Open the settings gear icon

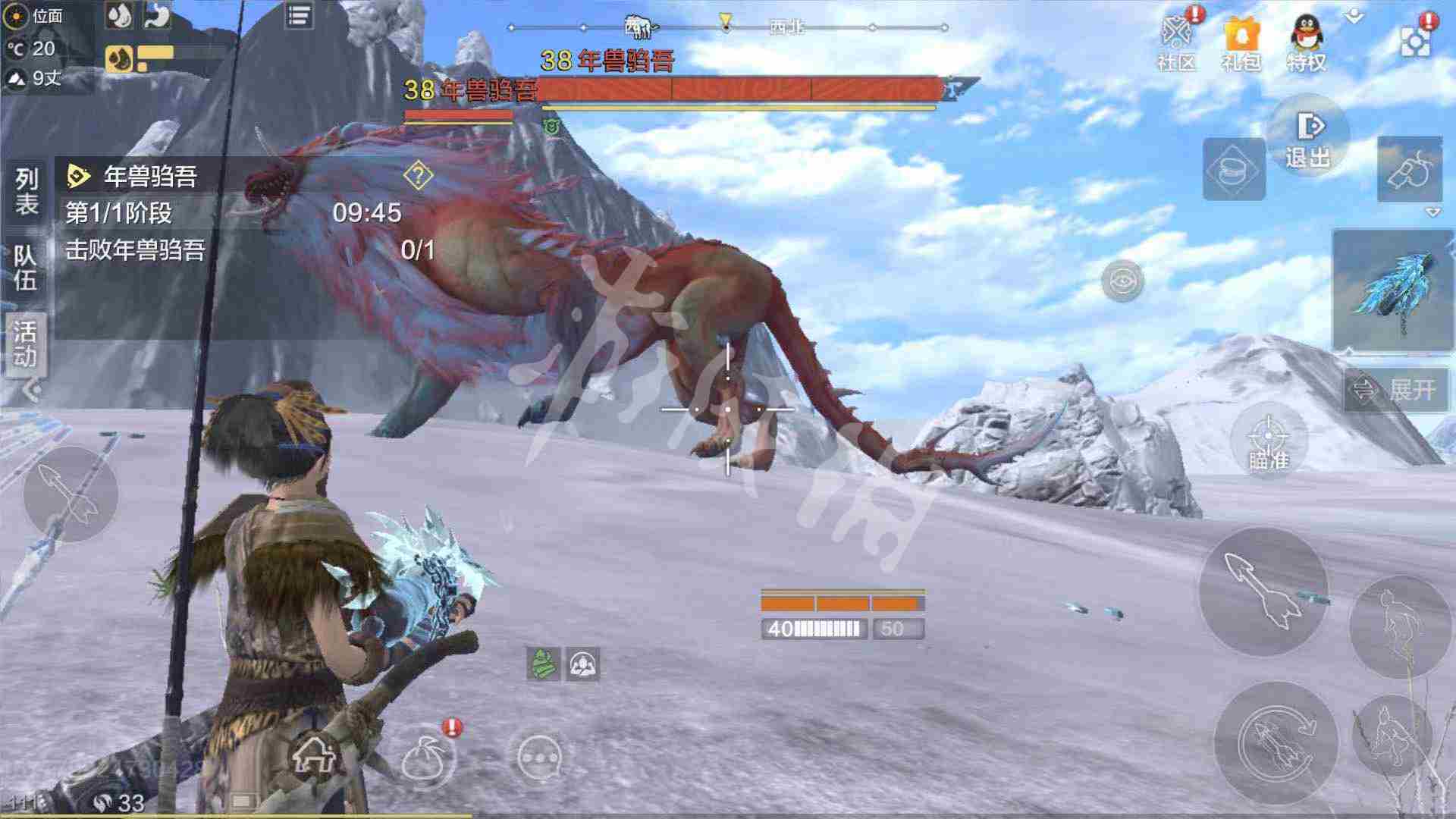pos(1415,39)
